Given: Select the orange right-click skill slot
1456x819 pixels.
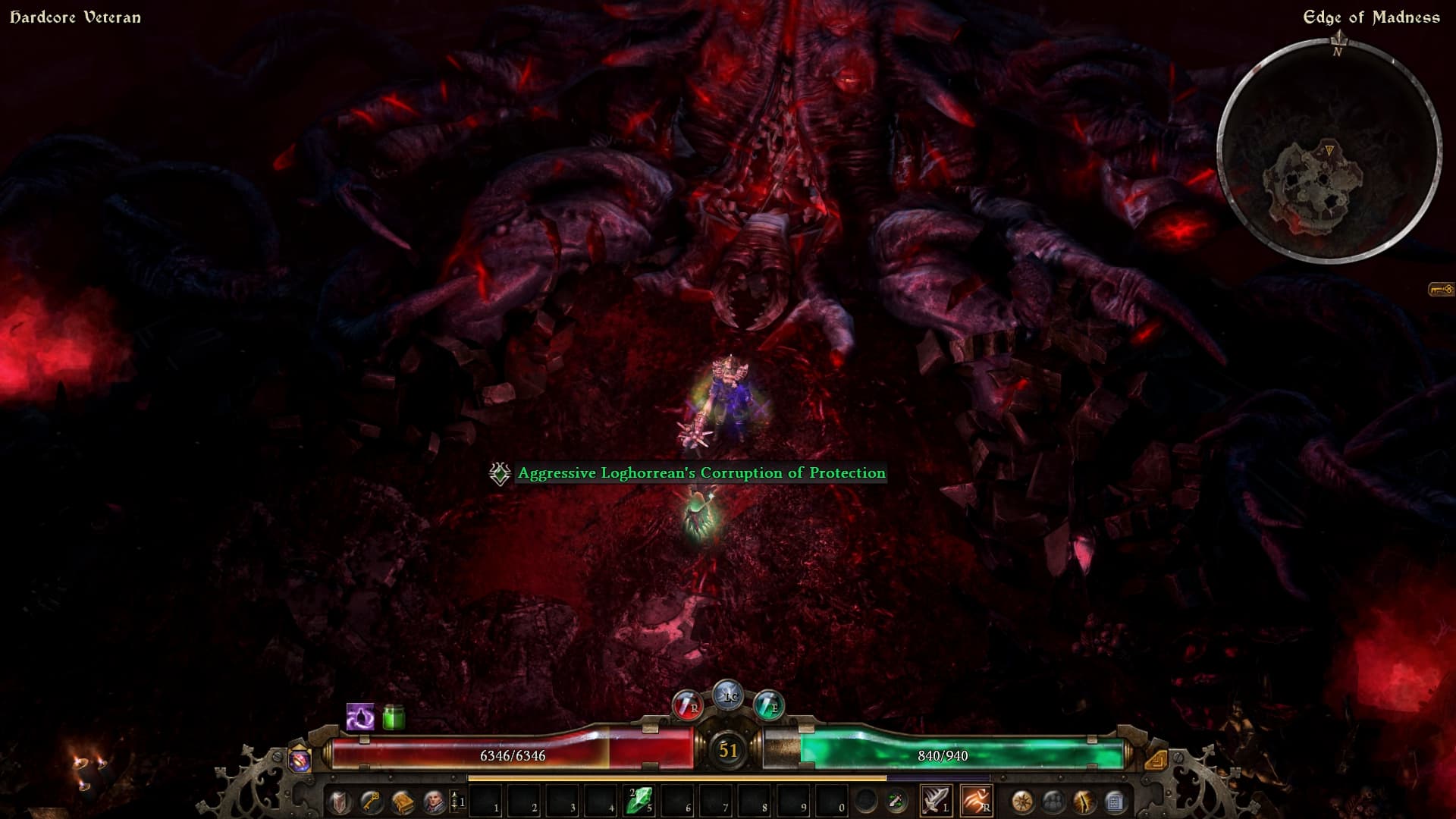Looking at the screenshot, I should 975,801.
